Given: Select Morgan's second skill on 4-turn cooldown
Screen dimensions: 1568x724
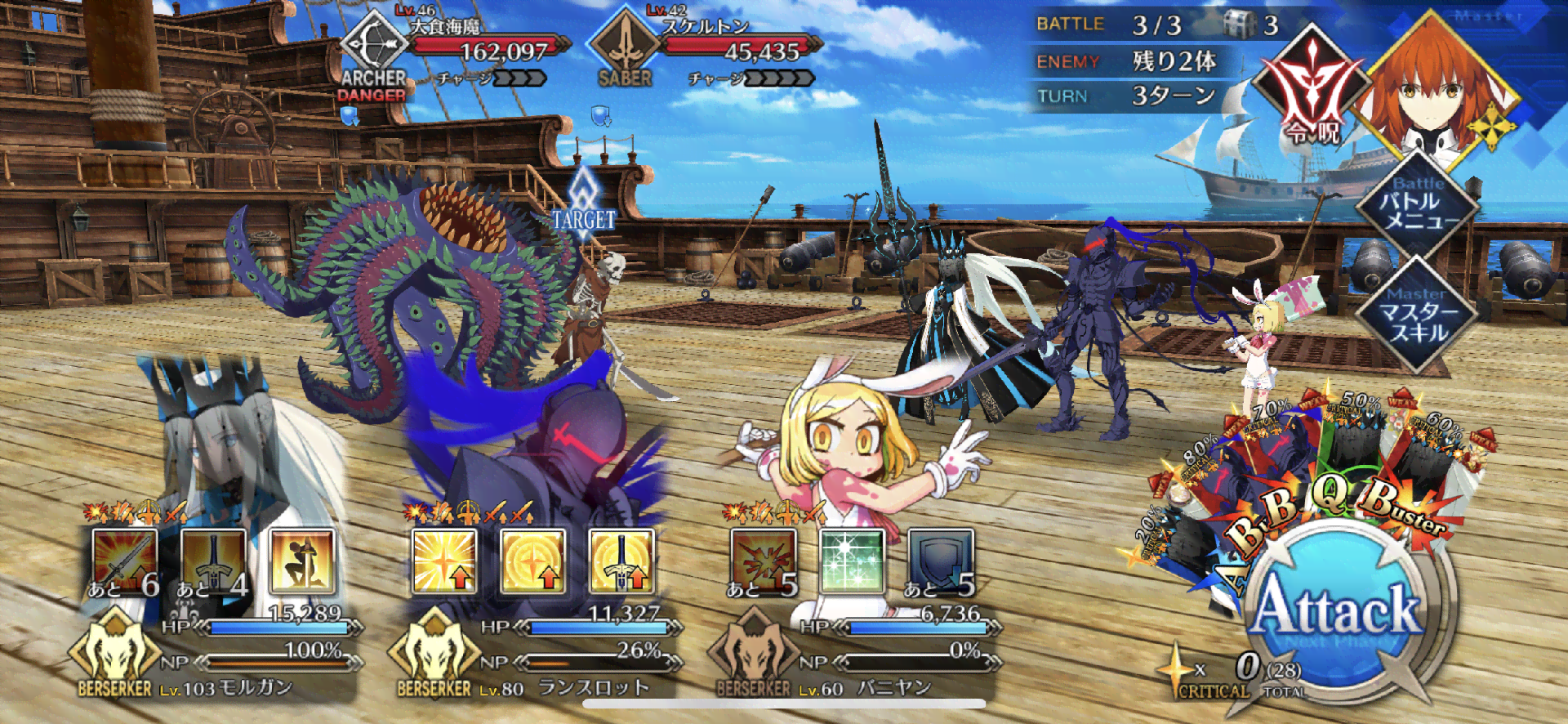Looking at the screenshot, I should click(212, 561).
